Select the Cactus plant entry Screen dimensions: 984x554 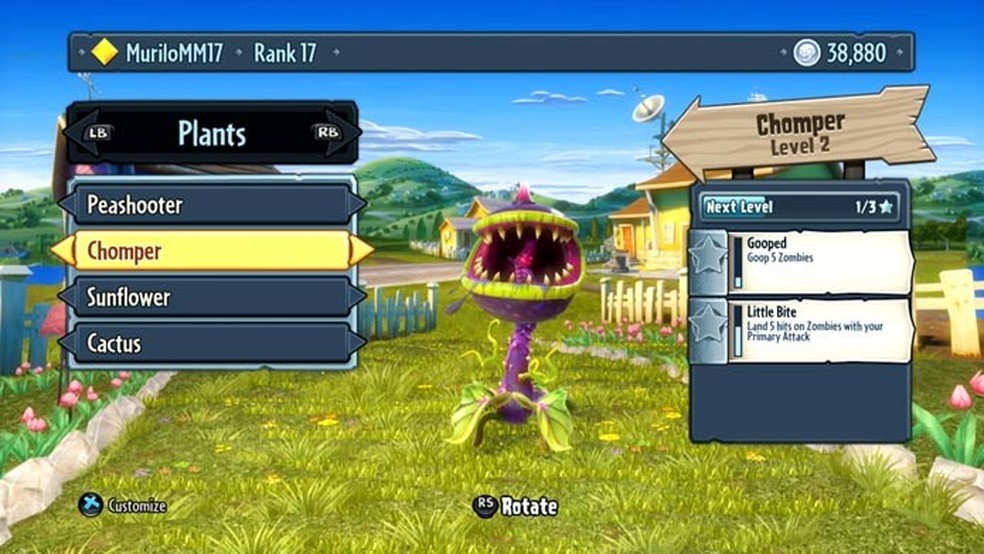point(210,343)
